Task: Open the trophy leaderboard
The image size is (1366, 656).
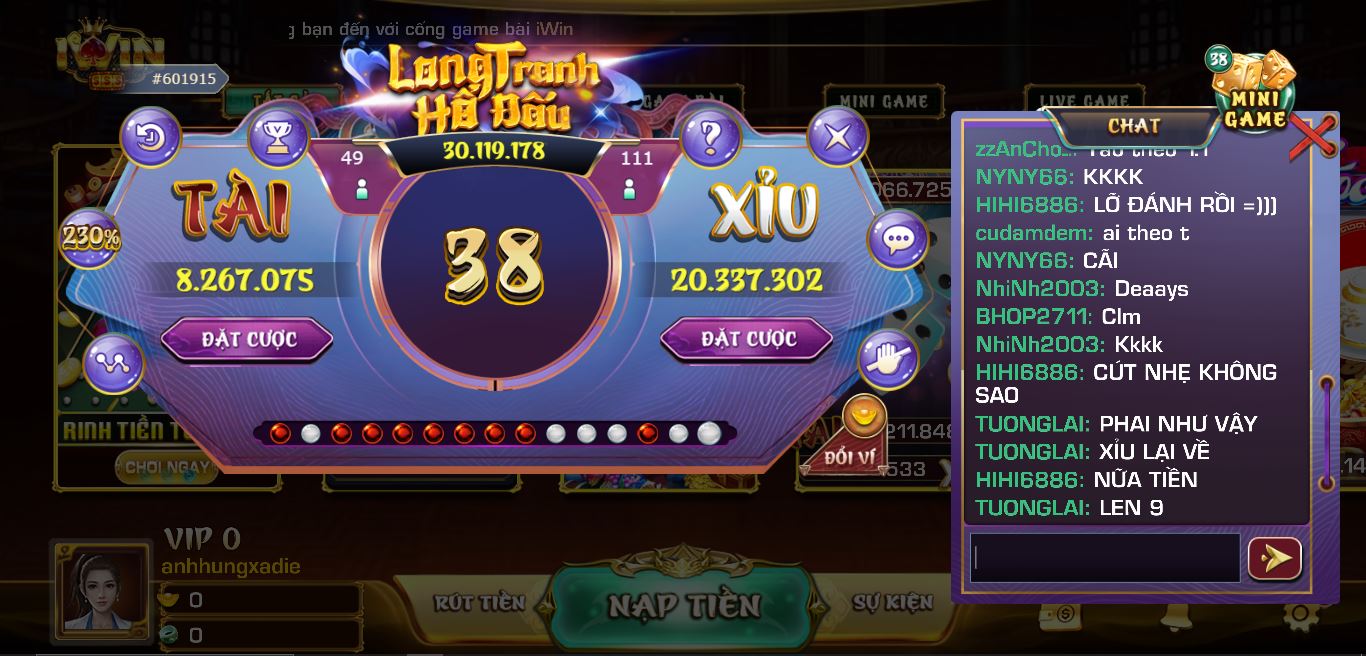Action: 278,137
